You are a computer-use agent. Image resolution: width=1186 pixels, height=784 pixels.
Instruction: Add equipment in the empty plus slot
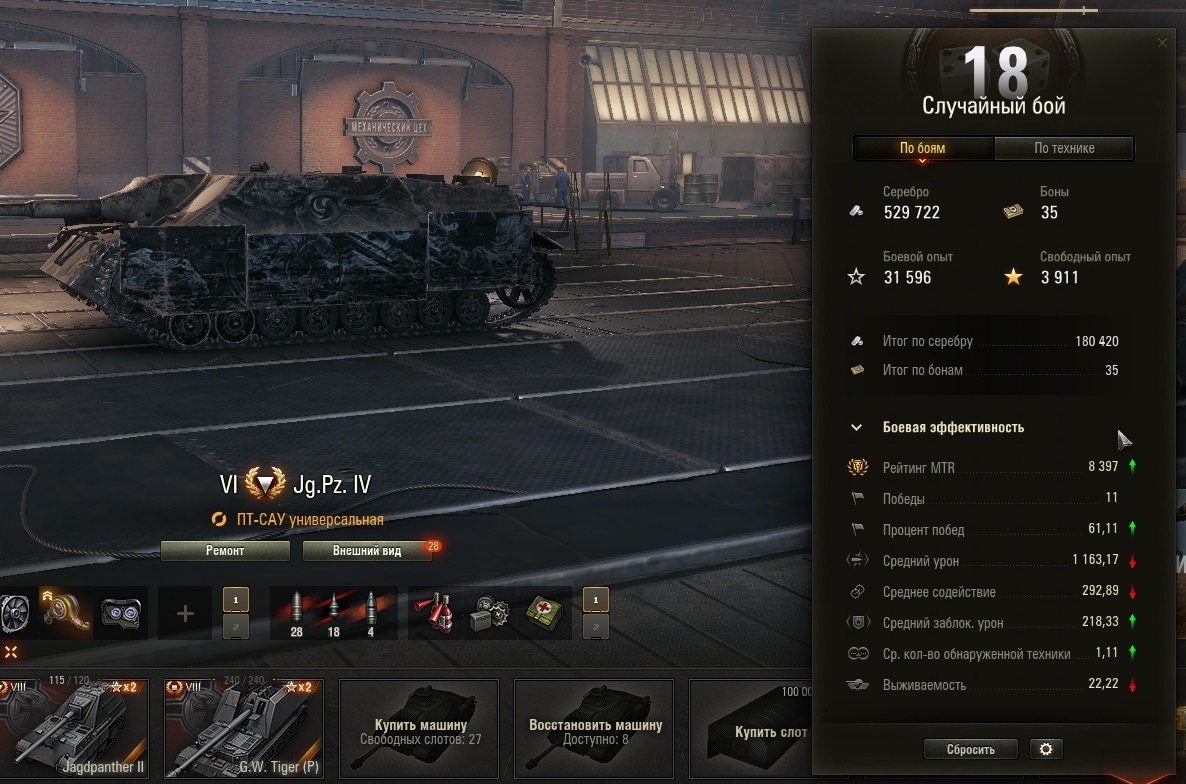point(185,613)
